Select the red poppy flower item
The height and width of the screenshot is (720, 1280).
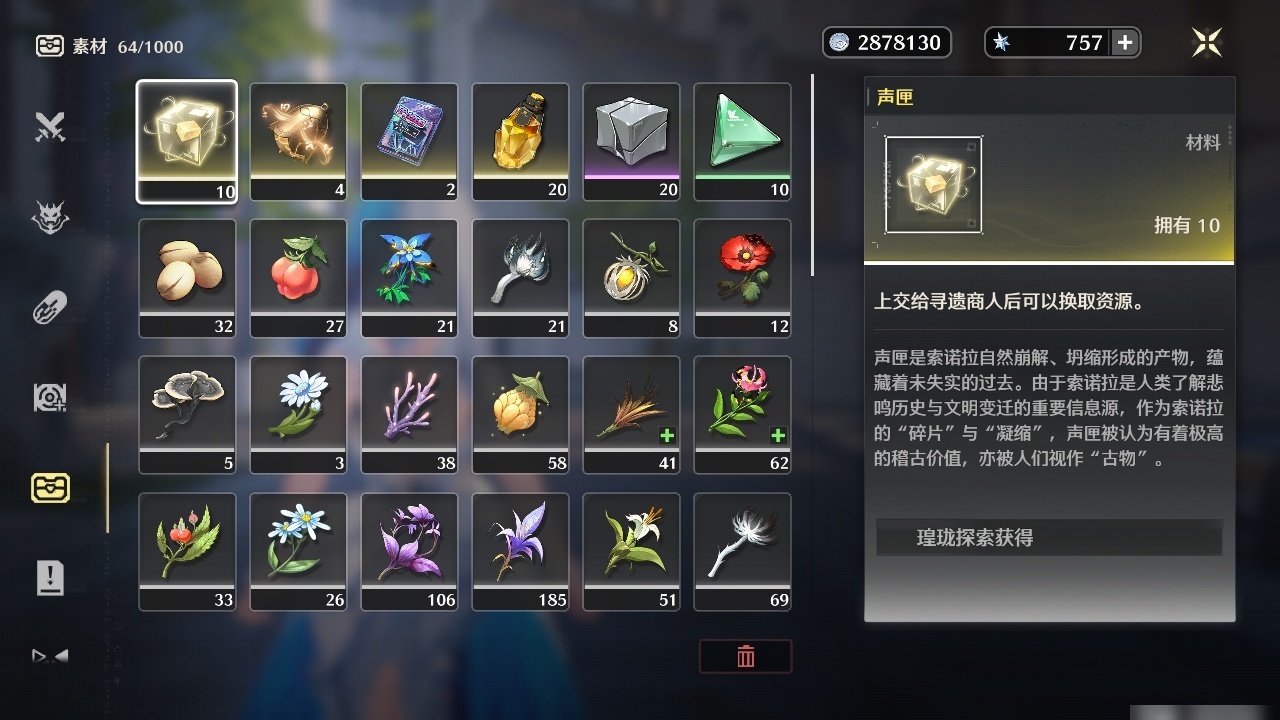point(742,277)
